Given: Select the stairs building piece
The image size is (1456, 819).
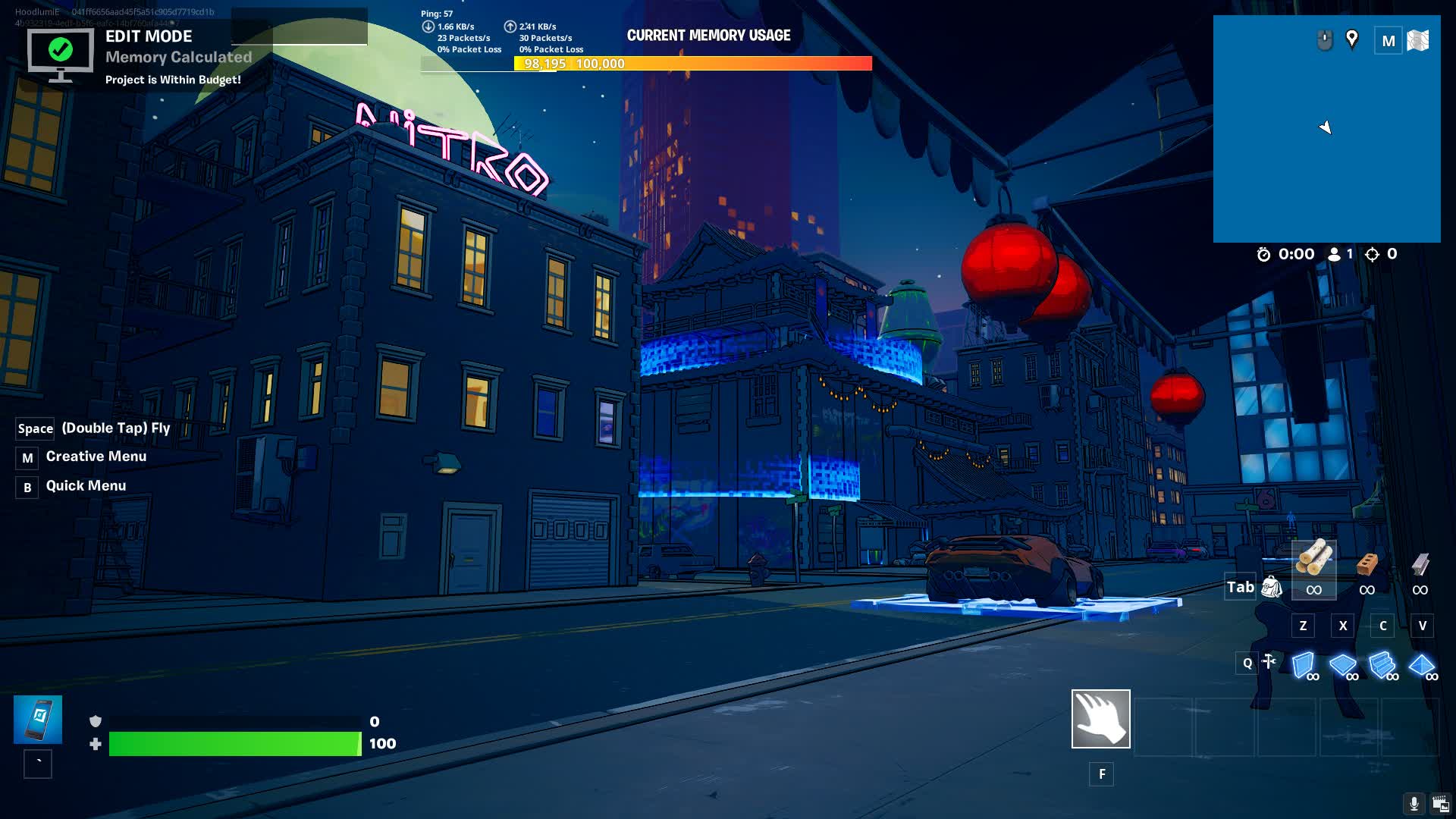Looking at the screenshot, I should [1382, 665].
